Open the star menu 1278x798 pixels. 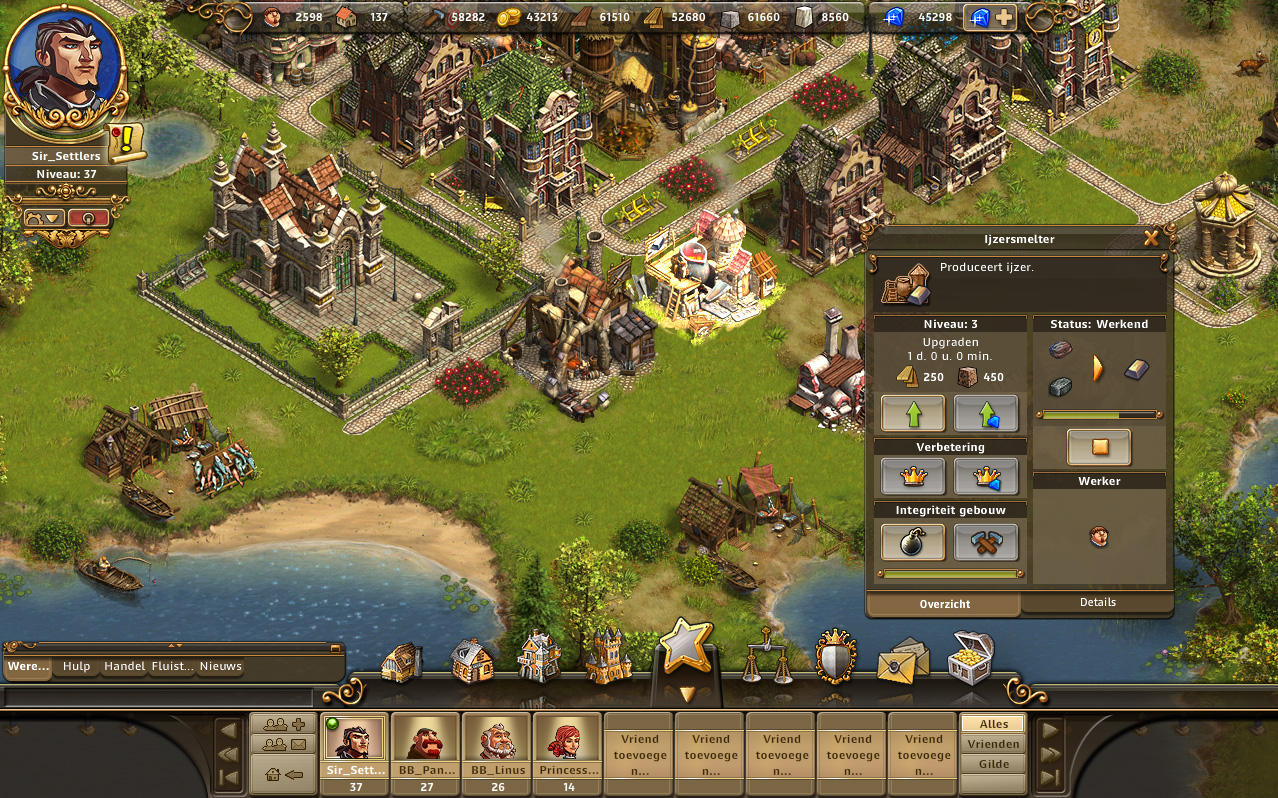tap(686, 646)
